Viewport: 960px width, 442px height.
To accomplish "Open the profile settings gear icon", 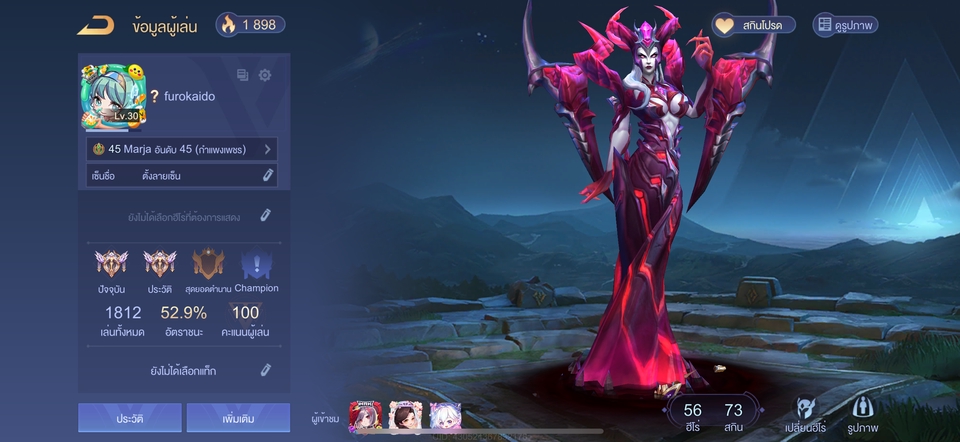I will tap(265, 75).
